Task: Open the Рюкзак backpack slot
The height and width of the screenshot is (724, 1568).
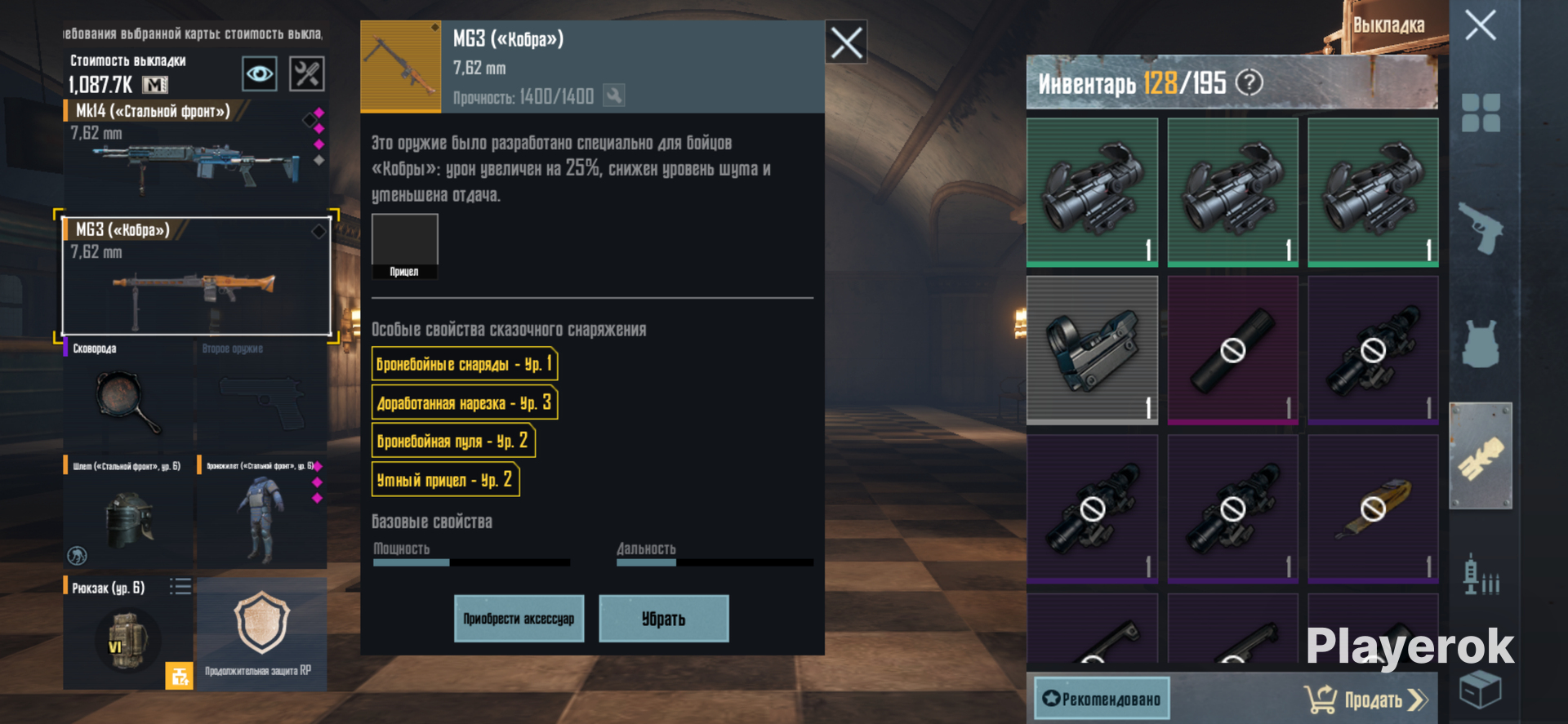Action: [x=128, y=633]
